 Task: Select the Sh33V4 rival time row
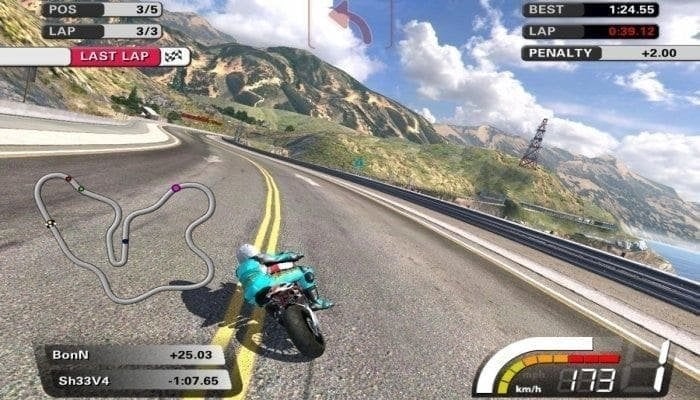[x=134, y=380]
